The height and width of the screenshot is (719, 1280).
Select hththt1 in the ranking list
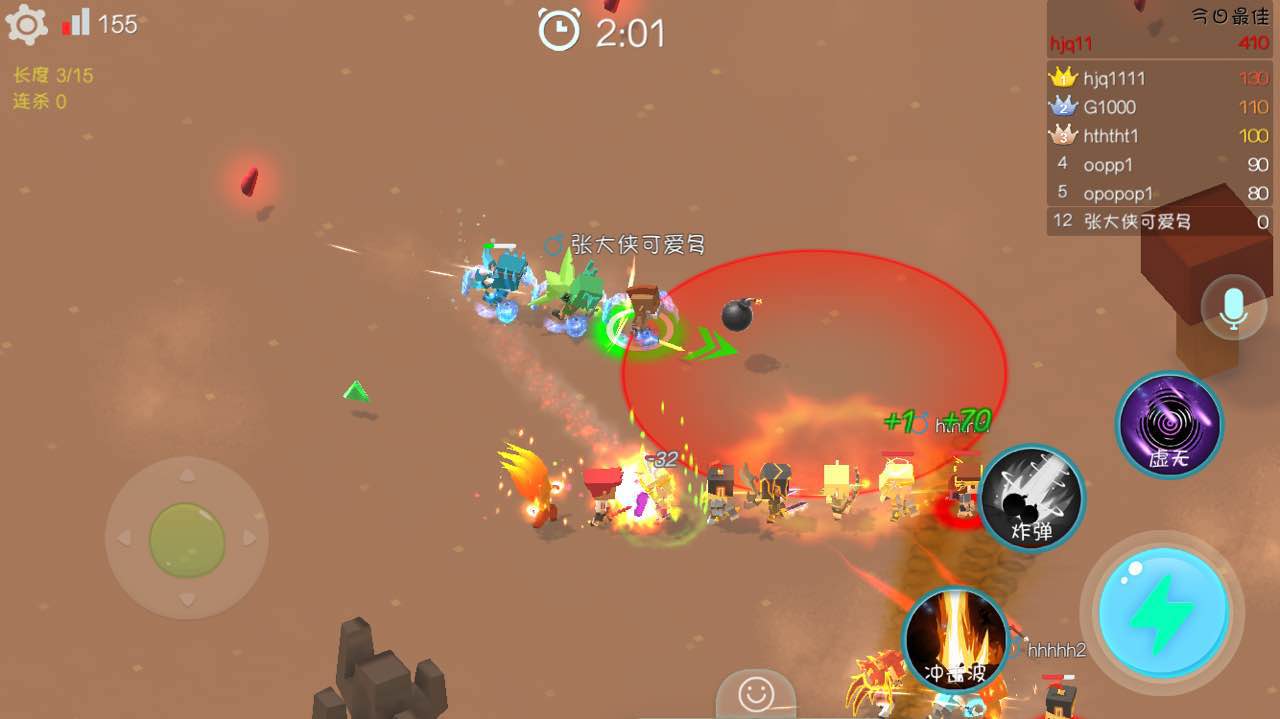tap(1158, 136)
